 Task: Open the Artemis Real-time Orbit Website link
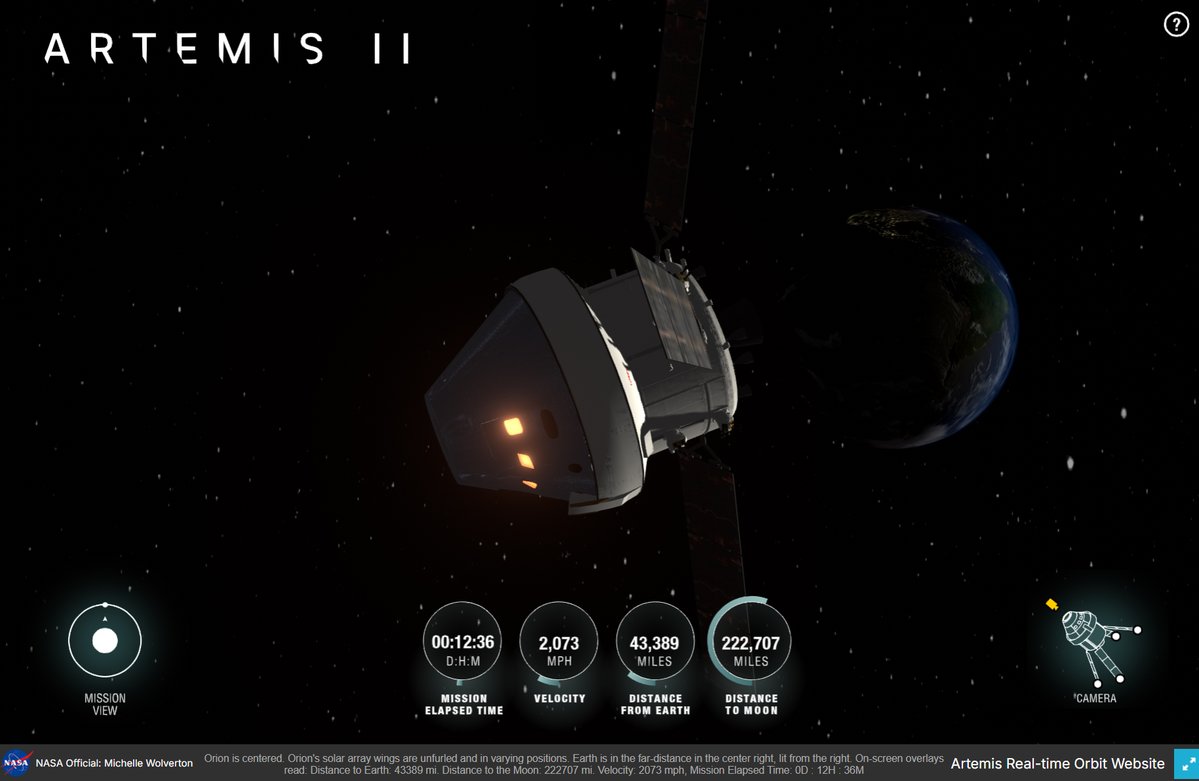[x=1057, y=764]
